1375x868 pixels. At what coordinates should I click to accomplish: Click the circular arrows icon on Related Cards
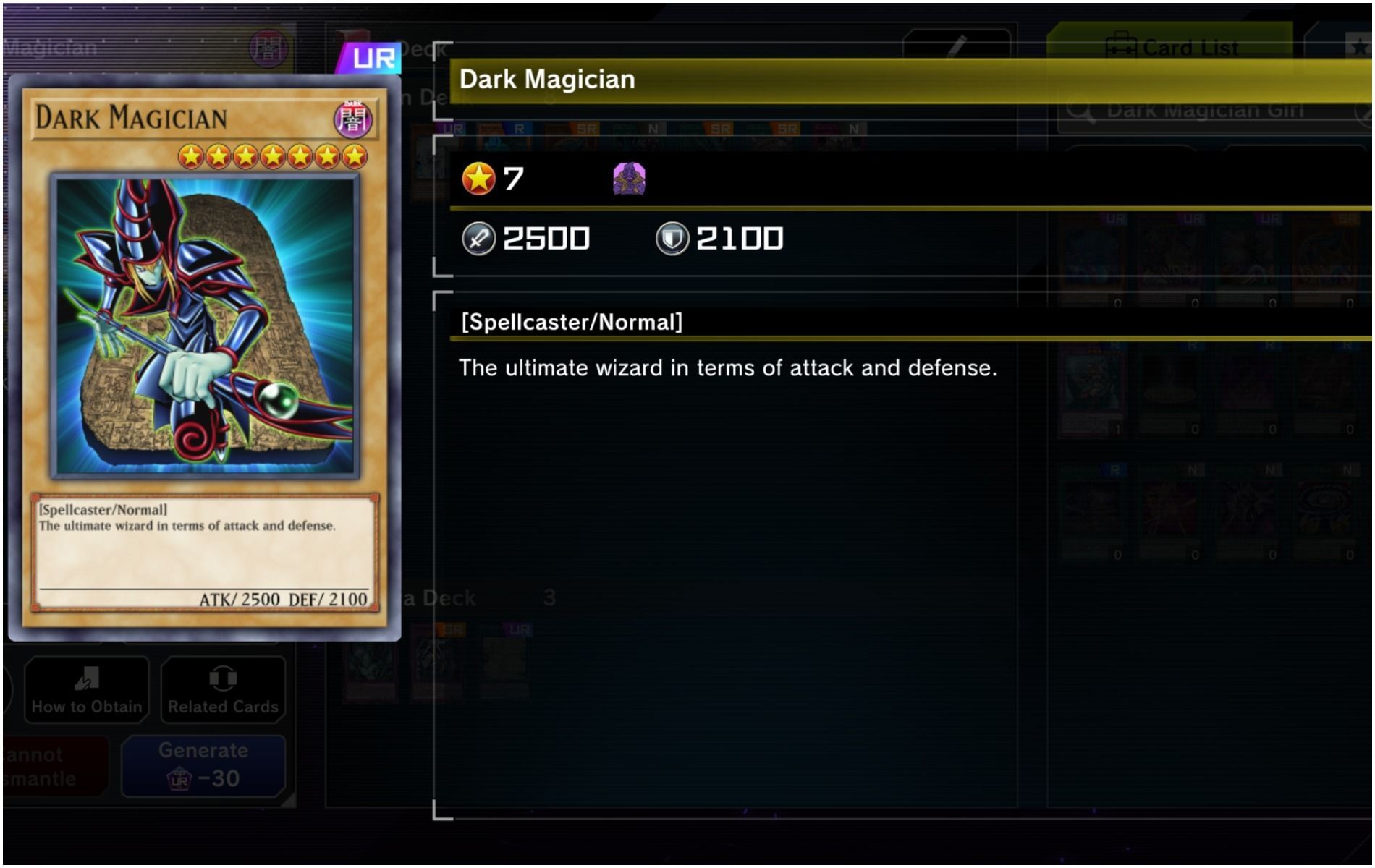223,678
